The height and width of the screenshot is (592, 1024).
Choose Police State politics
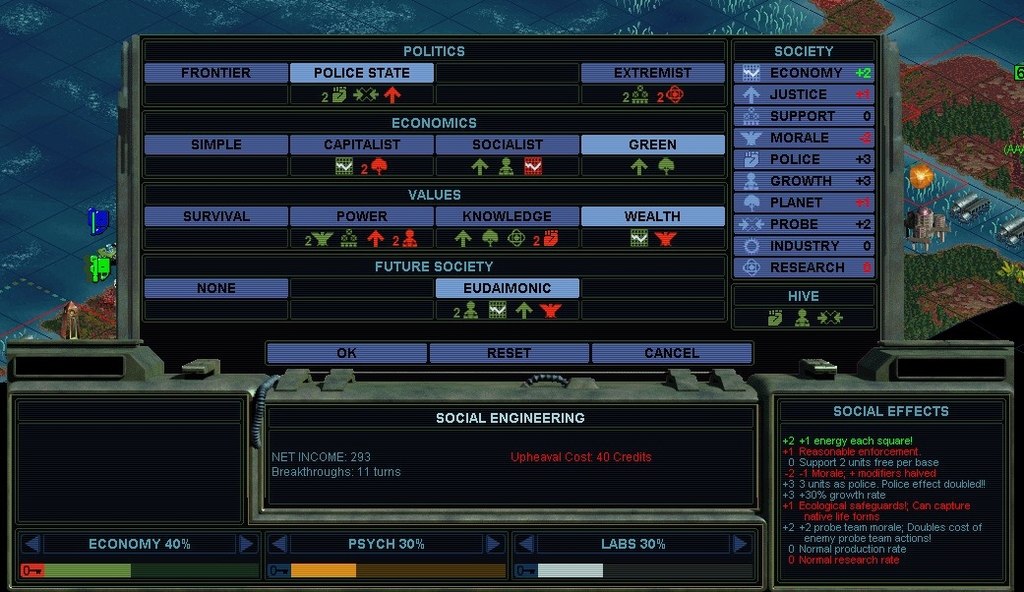[362, 73]
